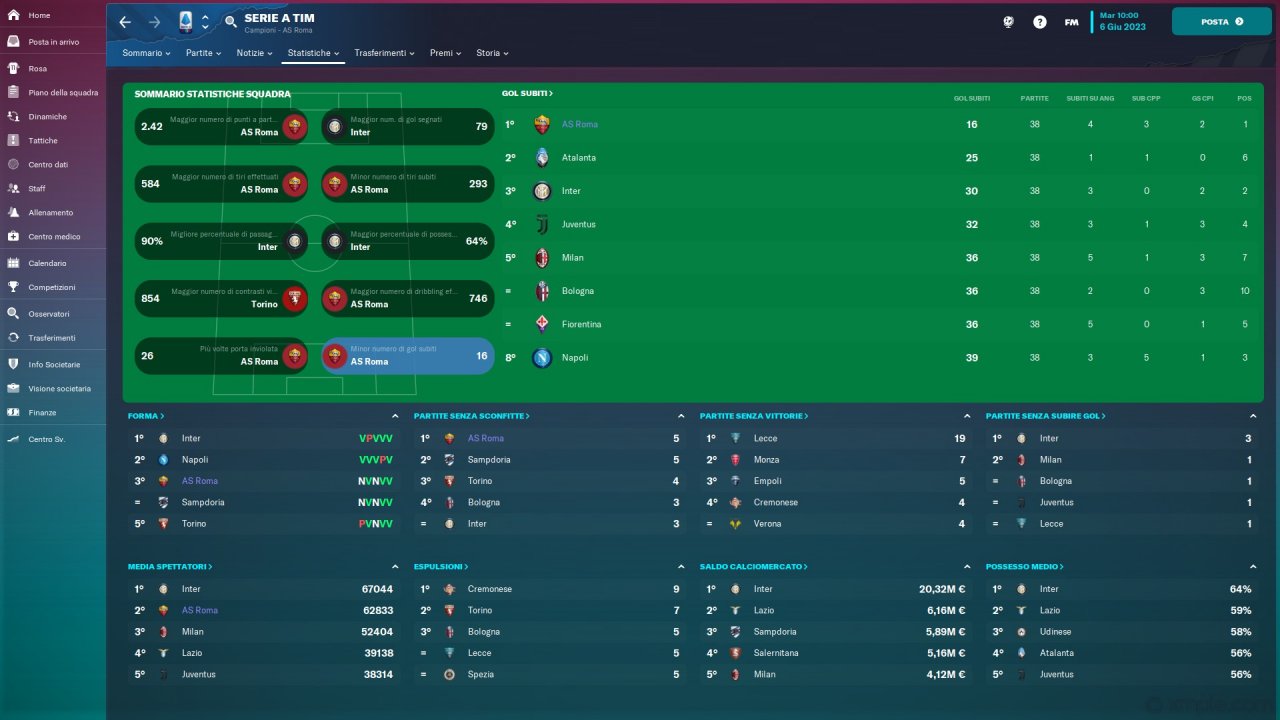Viewport: 1280px width, 720px height.
Task: Go back with the left arrow
Action: (125, 22)
